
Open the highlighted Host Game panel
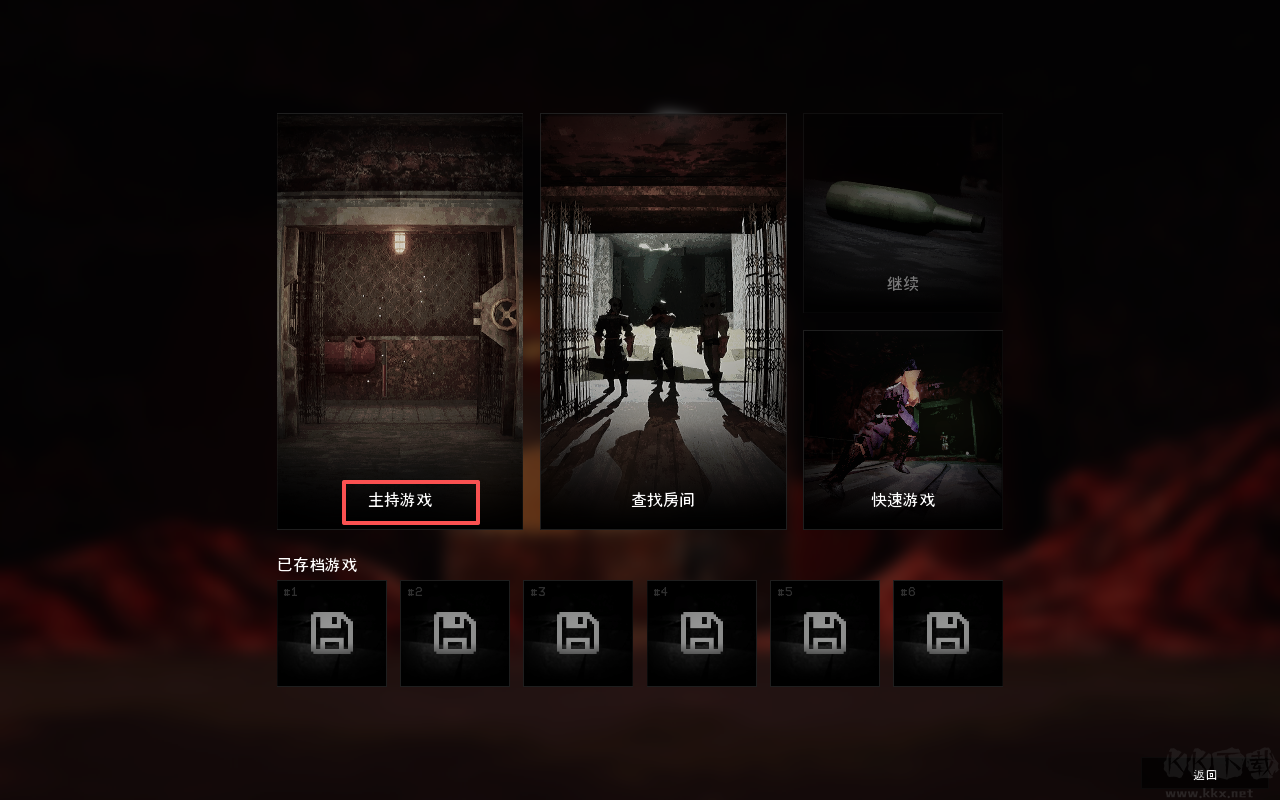[399, 320]
